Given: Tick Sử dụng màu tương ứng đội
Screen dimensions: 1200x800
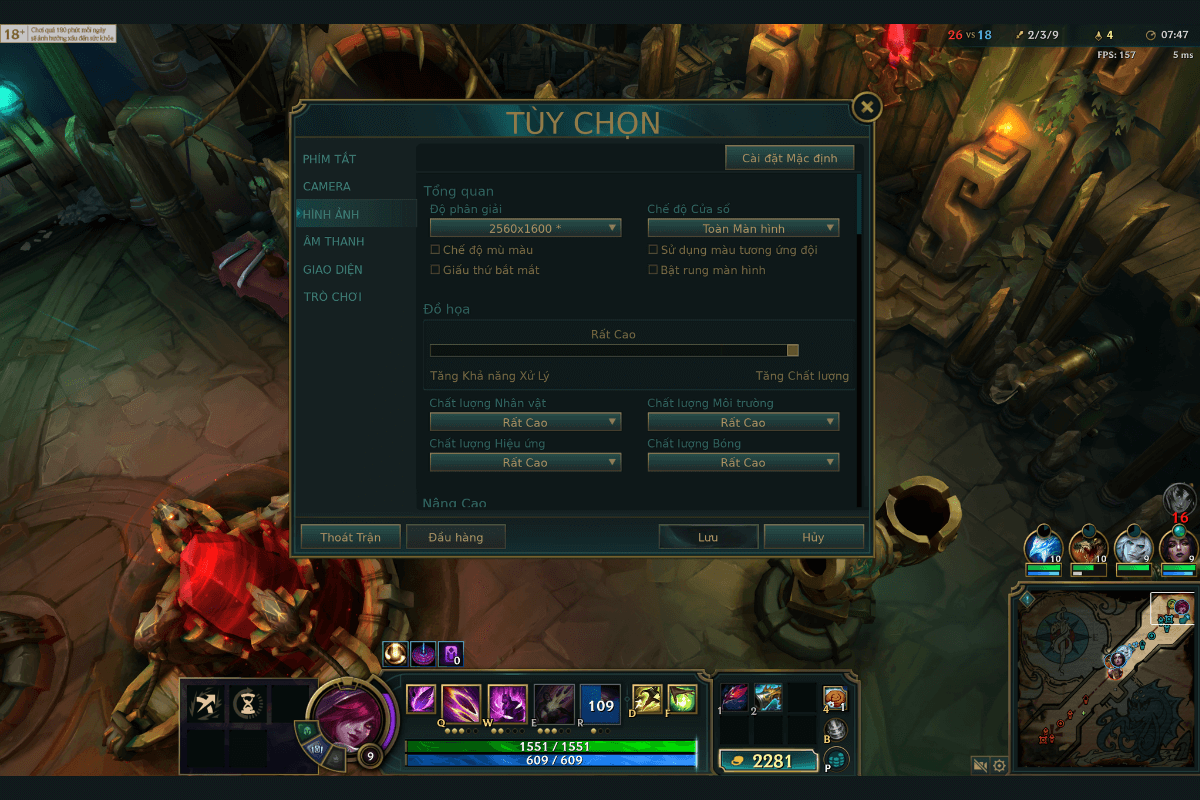Looking at the screenshot, I should [x=653, y=250].
